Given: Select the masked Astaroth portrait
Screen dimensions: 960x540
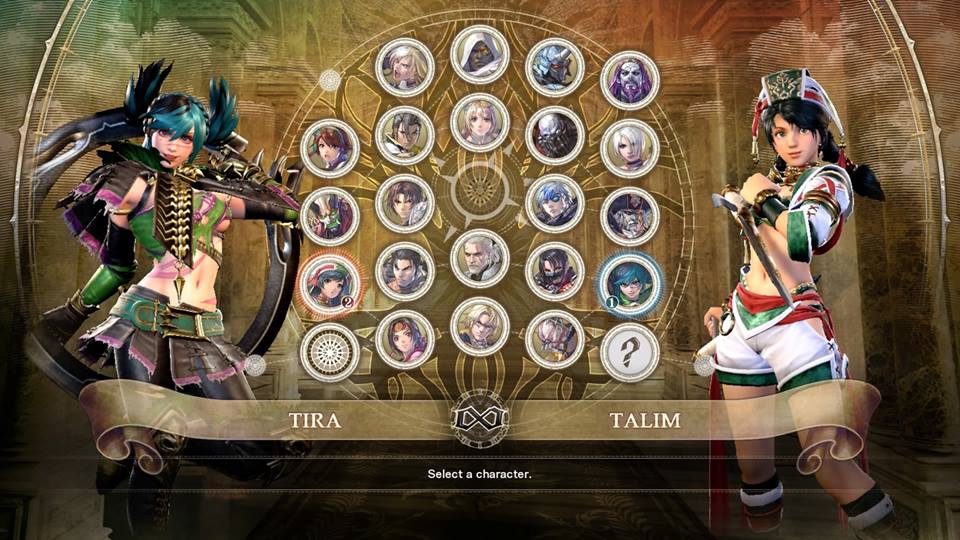Looking at the screenshot, I should pyautogui.click(x=555, y=135).
